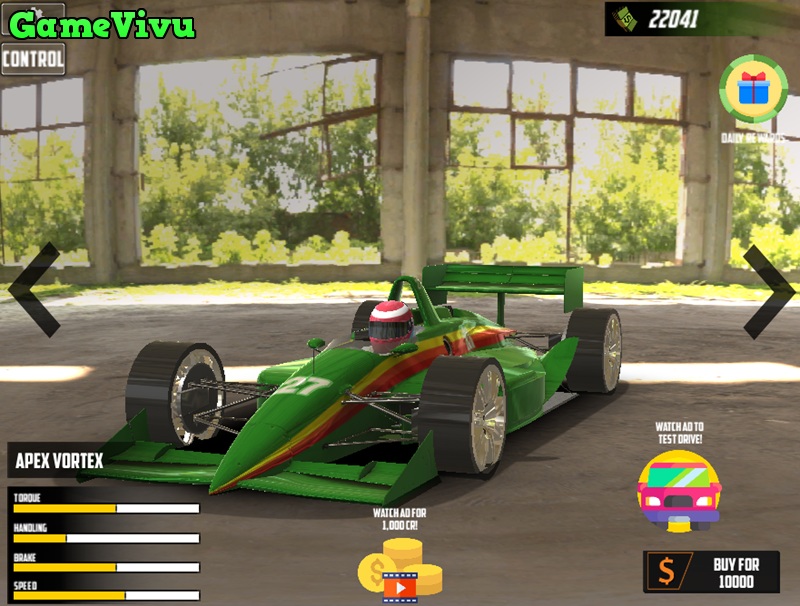Show the next car with right arrow
Image resolution: width=800 pixels, height=606 pixels.
point(767,290)
